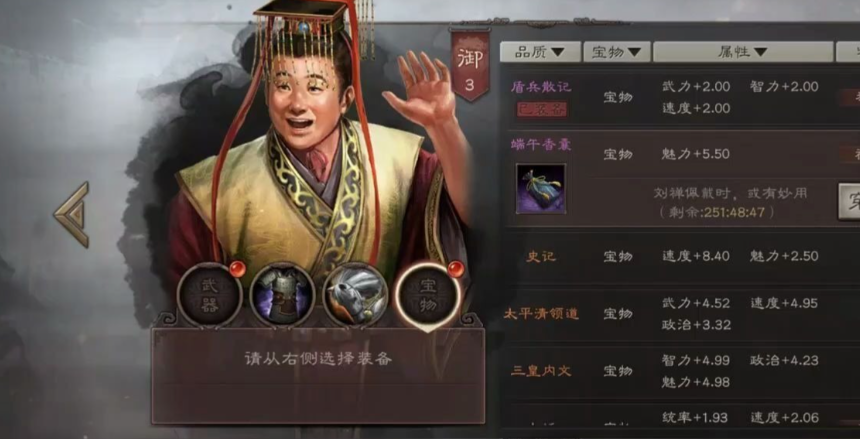Choose the armor equipment slot
Viewport: 860px width, 439px height.
coord(282,294)
